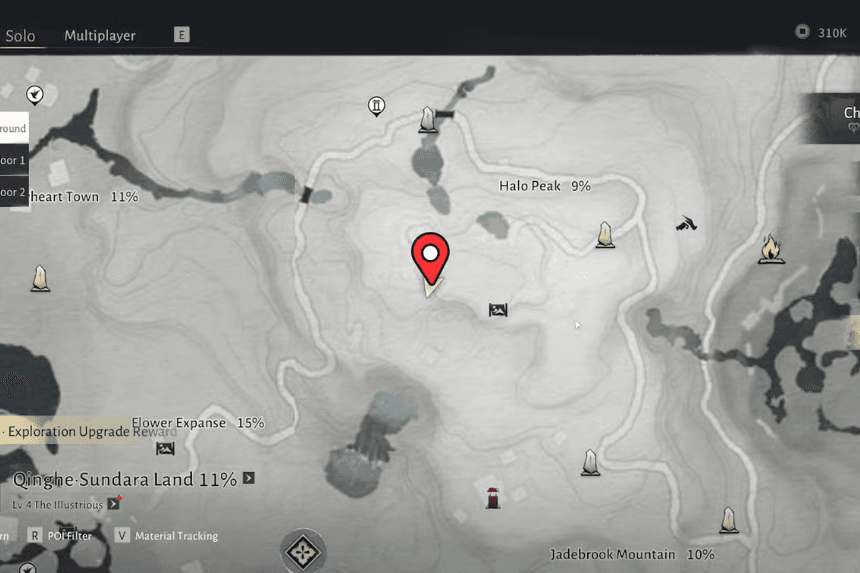860x573 pixels.
Task: Click the diamond flower emblem button
Action: click(x=302, y=550)
